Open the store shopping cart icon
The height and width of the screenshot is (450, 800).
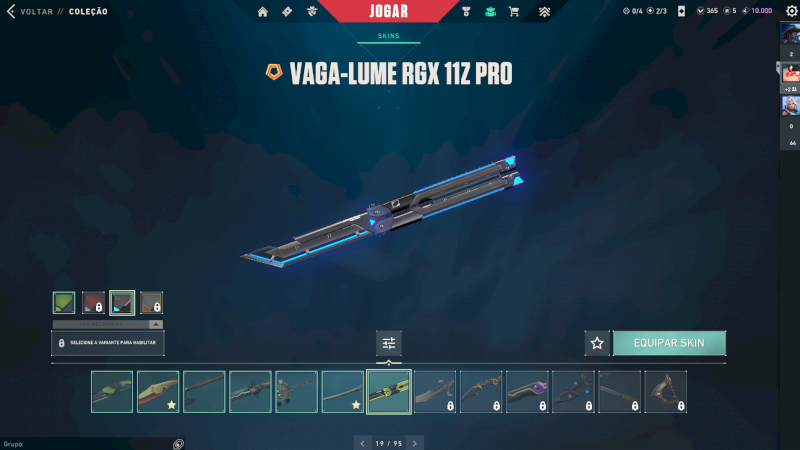[514, 12]
